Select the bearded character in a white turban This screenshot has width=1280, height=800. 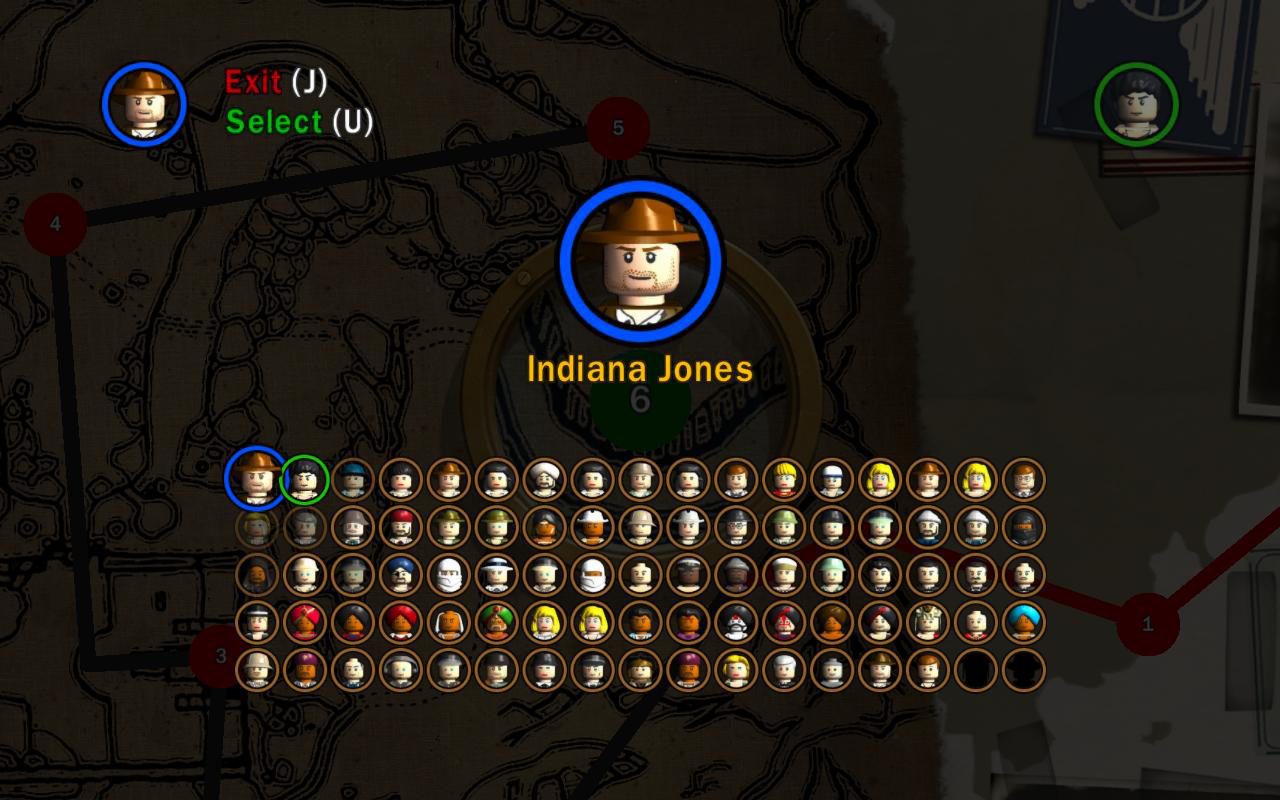pos(544,480)
